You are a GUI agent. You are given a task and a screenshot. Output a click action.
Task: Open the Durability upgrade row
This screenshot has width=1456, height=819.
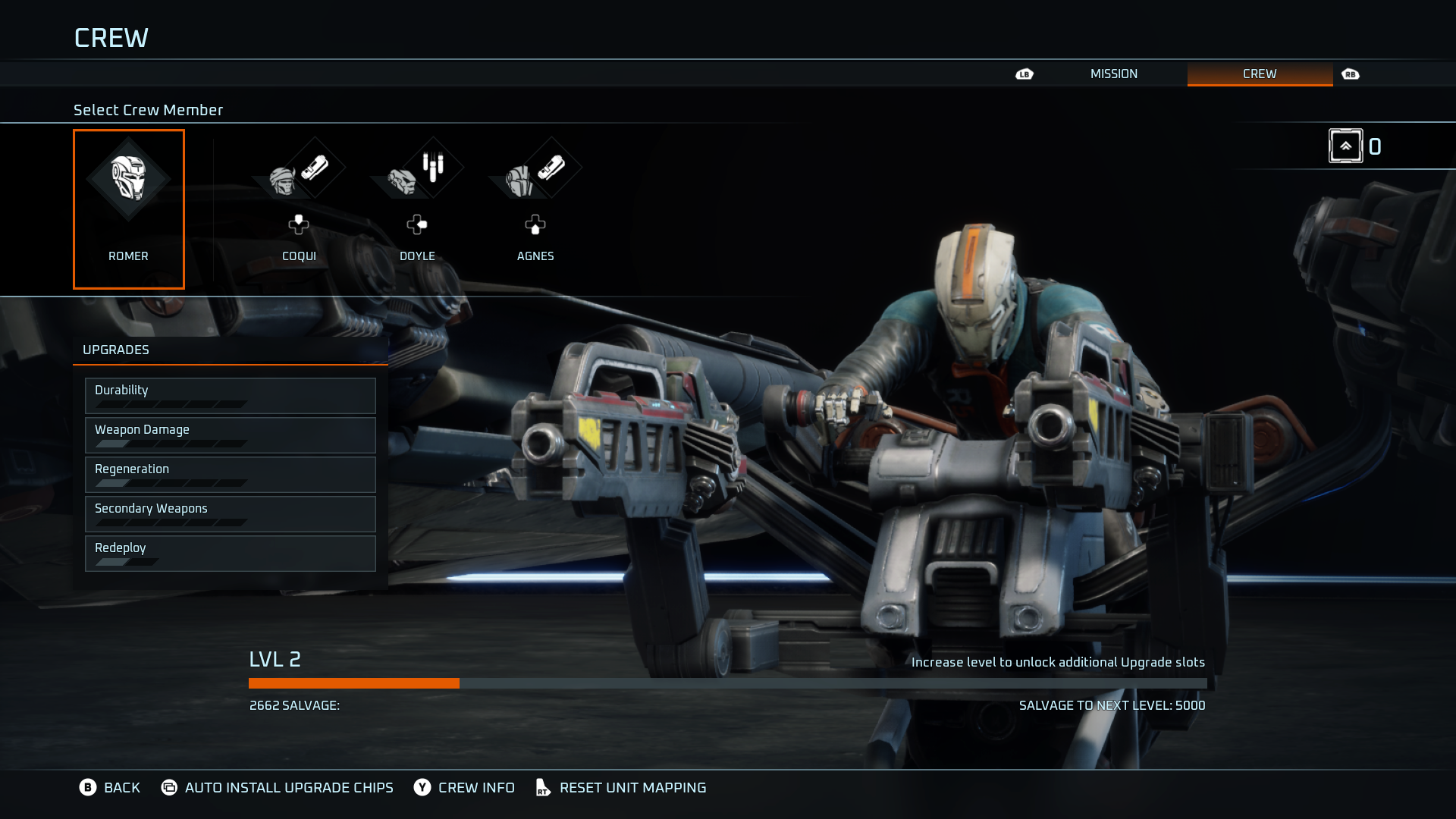pyautogui.click(x=230, y=396)
